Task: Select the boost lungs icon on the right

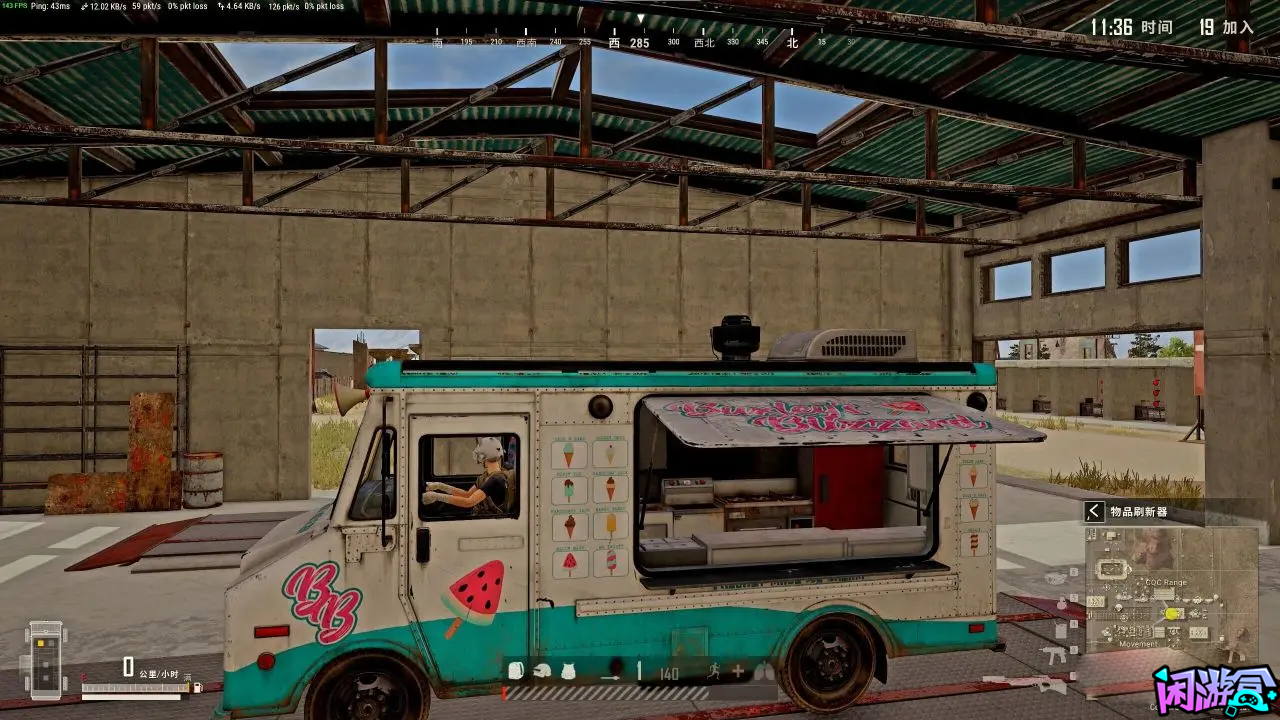Action: (765, 672)
